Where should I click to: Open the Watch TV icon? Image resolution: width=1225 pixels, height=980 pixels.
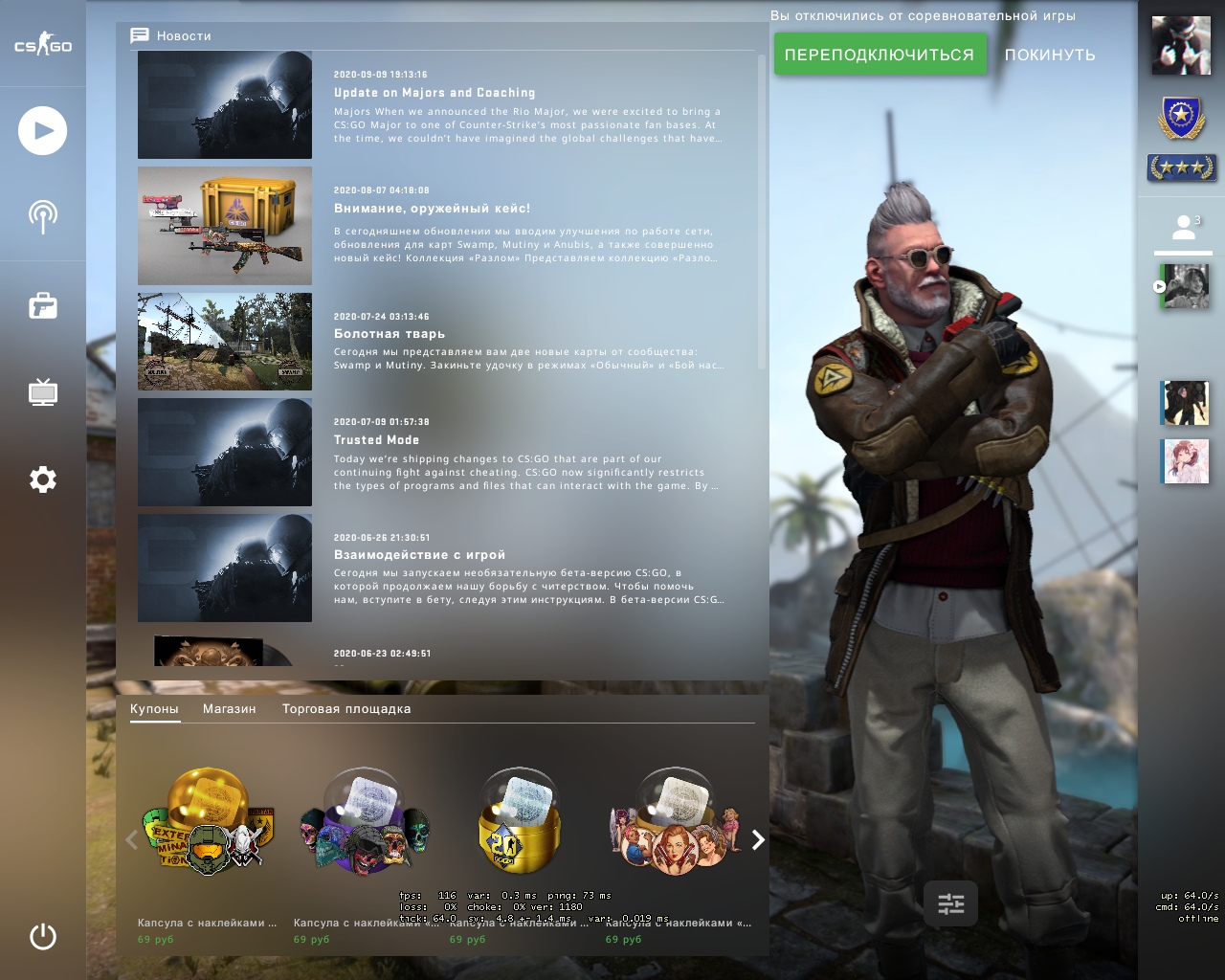[x=42, y=392]
